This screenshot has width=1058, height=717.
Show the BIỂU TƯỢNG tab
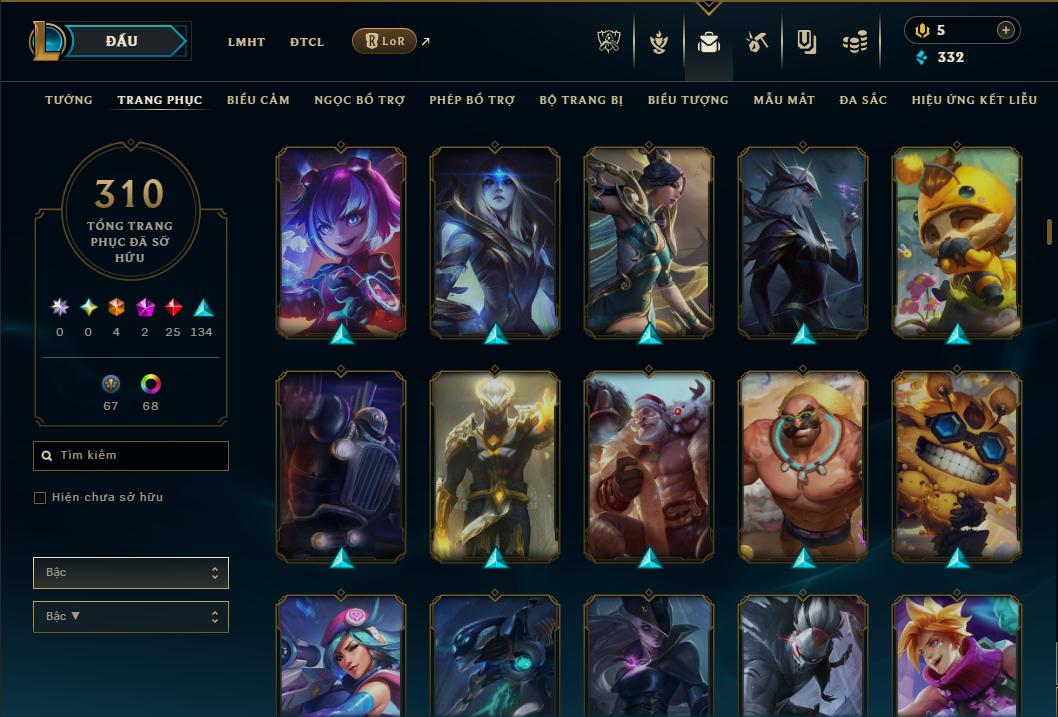coord(688,100)
